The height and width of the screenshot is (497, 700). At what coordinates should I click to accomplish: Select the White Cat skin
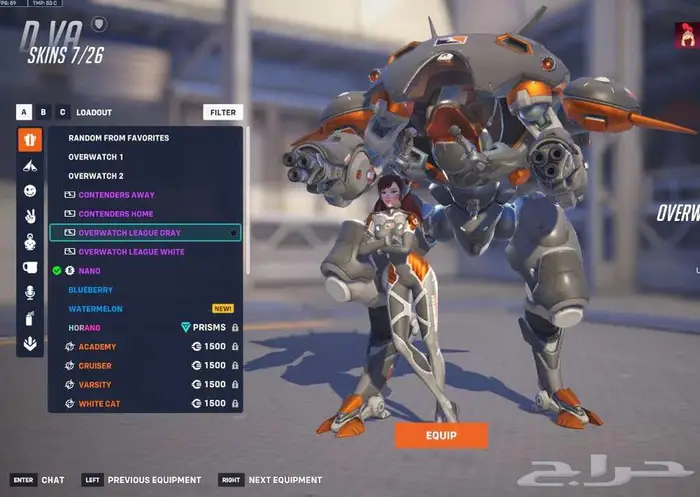pyautogui.click(x=100, y=404)
